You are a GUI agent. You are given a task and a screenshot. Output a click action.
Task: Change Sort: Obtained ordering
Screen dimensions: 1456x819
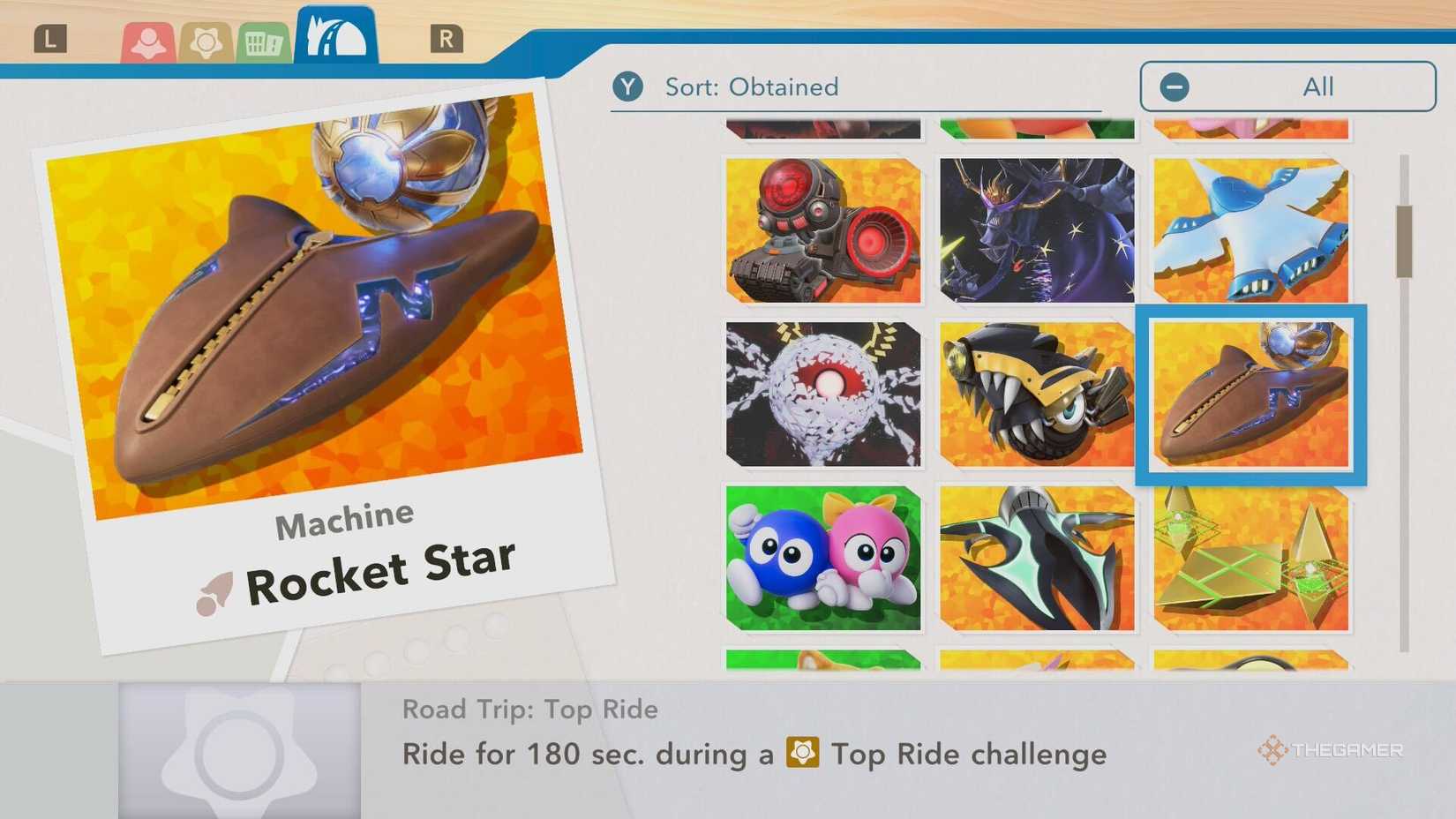click(751, 86)
